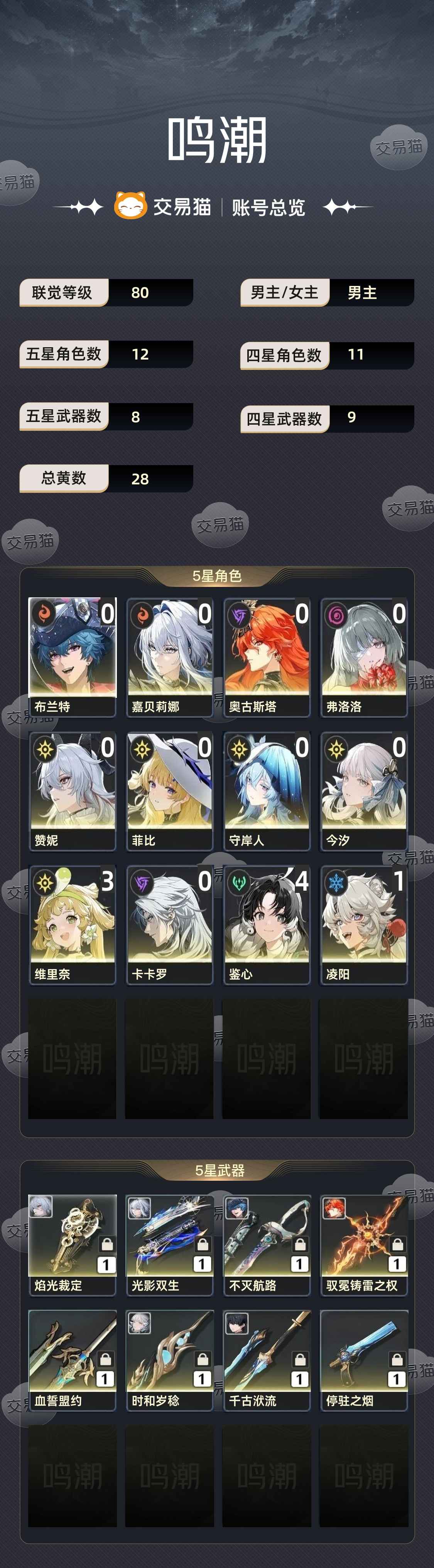This screenshot has height=1568, width=434.
Task: Choose the 嘉贝莉娜 character card
Action: (x=169, y=656)
